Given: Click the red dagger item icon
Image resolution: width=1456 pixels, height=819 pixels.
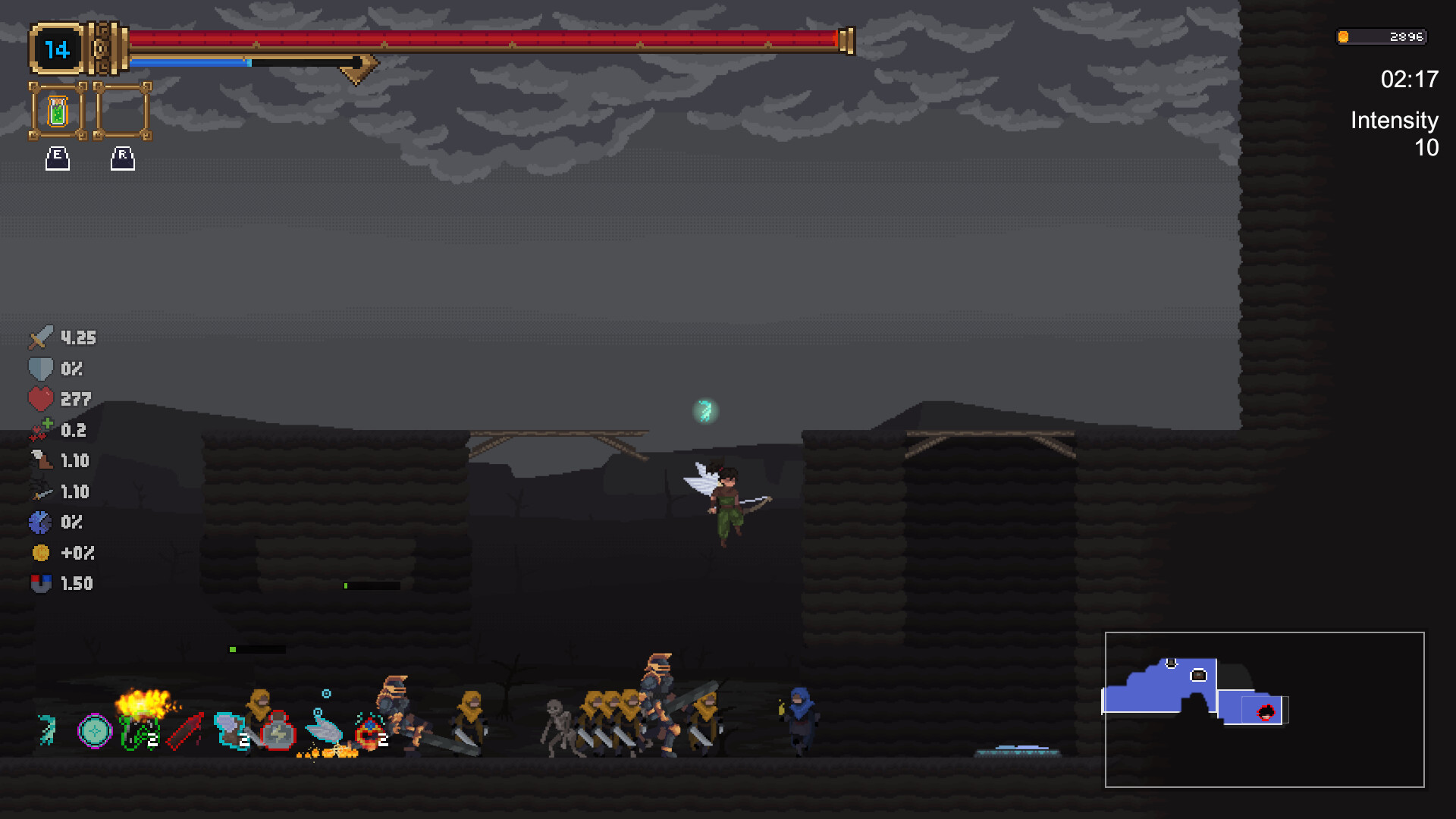Looking at the screenshot, I should click(186, 730).
